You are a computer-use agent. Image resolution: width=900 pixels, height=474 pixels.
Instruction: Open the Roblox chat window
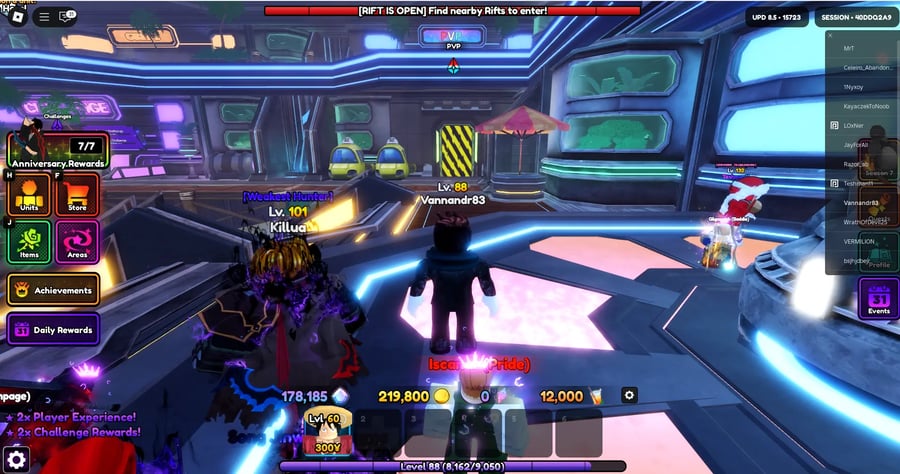click(x=68, y=16)
